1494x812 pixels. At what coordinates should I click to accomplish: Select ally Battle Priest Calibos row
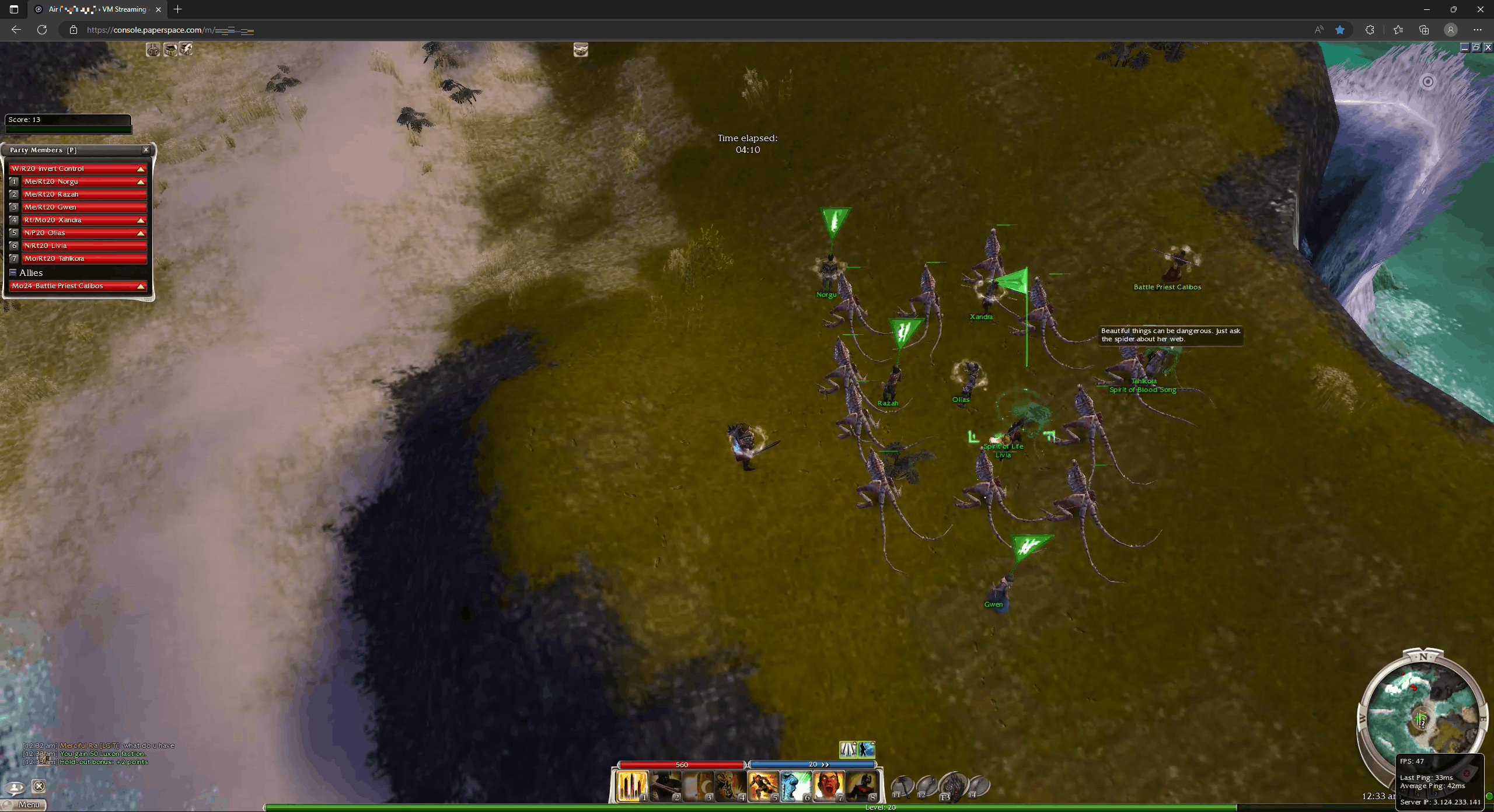tap(77, 286)
